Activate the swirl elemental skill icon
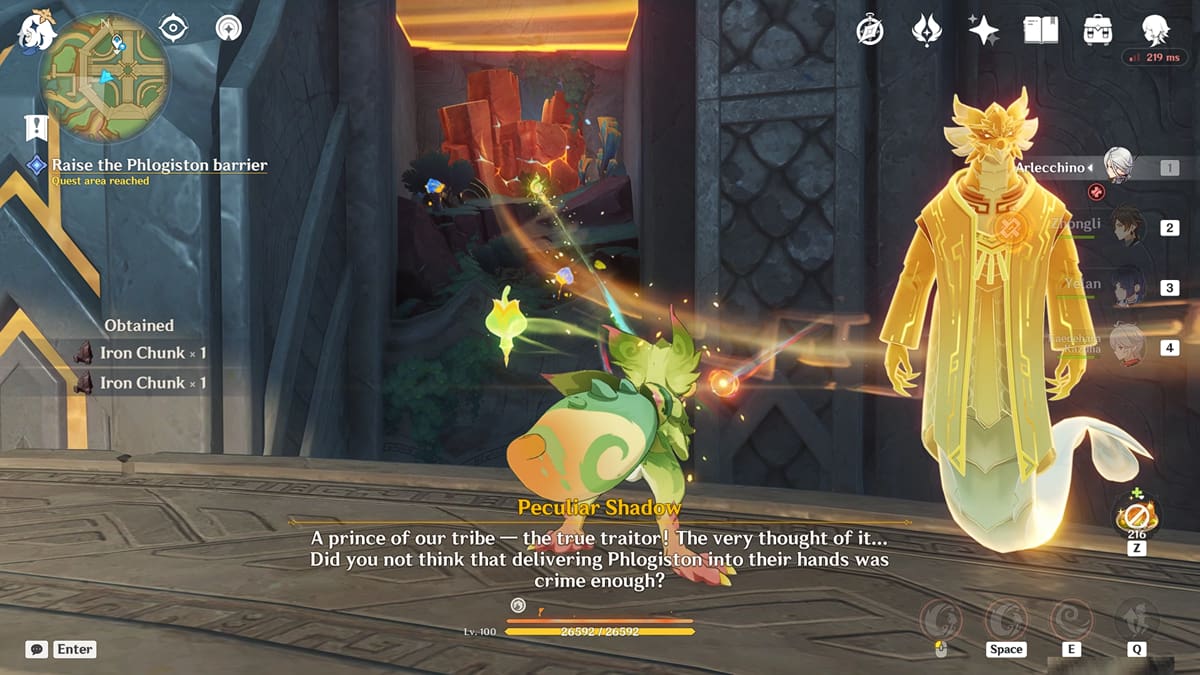Screen dimensions: 1200x675 click(x=1071, y=619)
